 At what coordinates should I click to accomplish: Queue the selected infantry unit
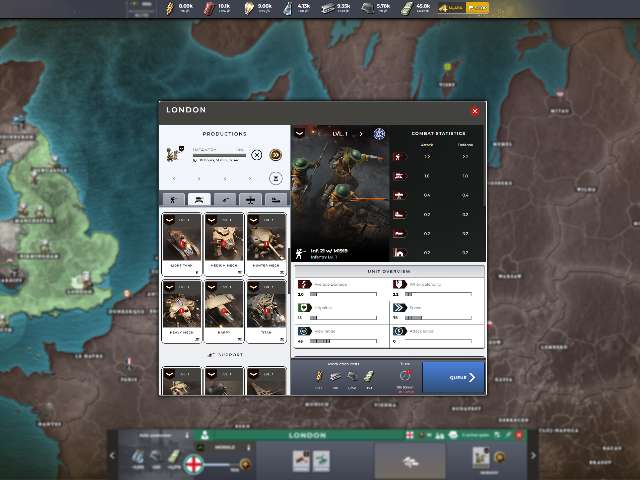tap(454, 377)
